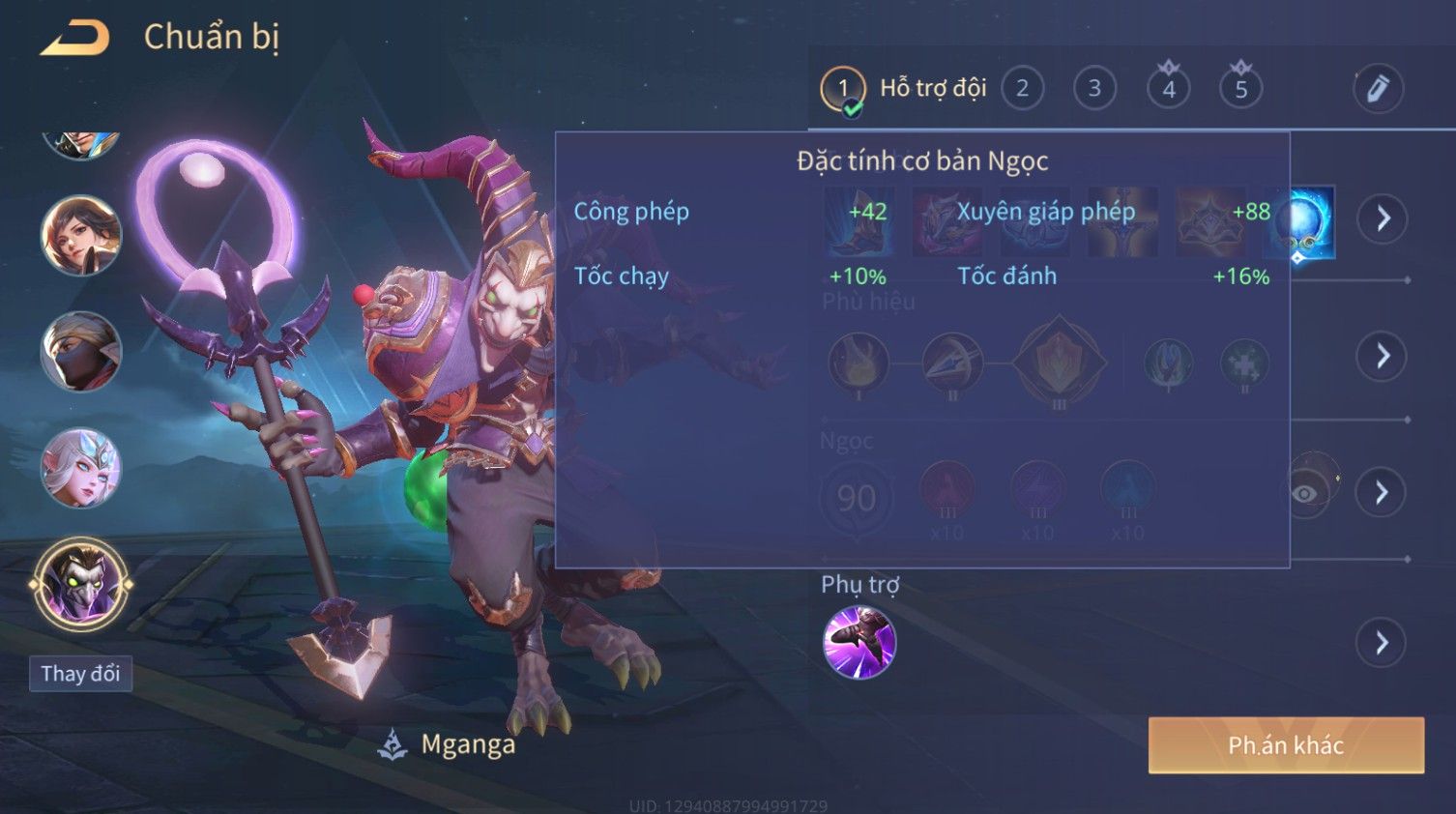Expand the Ngọc row arrow
Viewport: 1456px width, 814px height.
1383,493
